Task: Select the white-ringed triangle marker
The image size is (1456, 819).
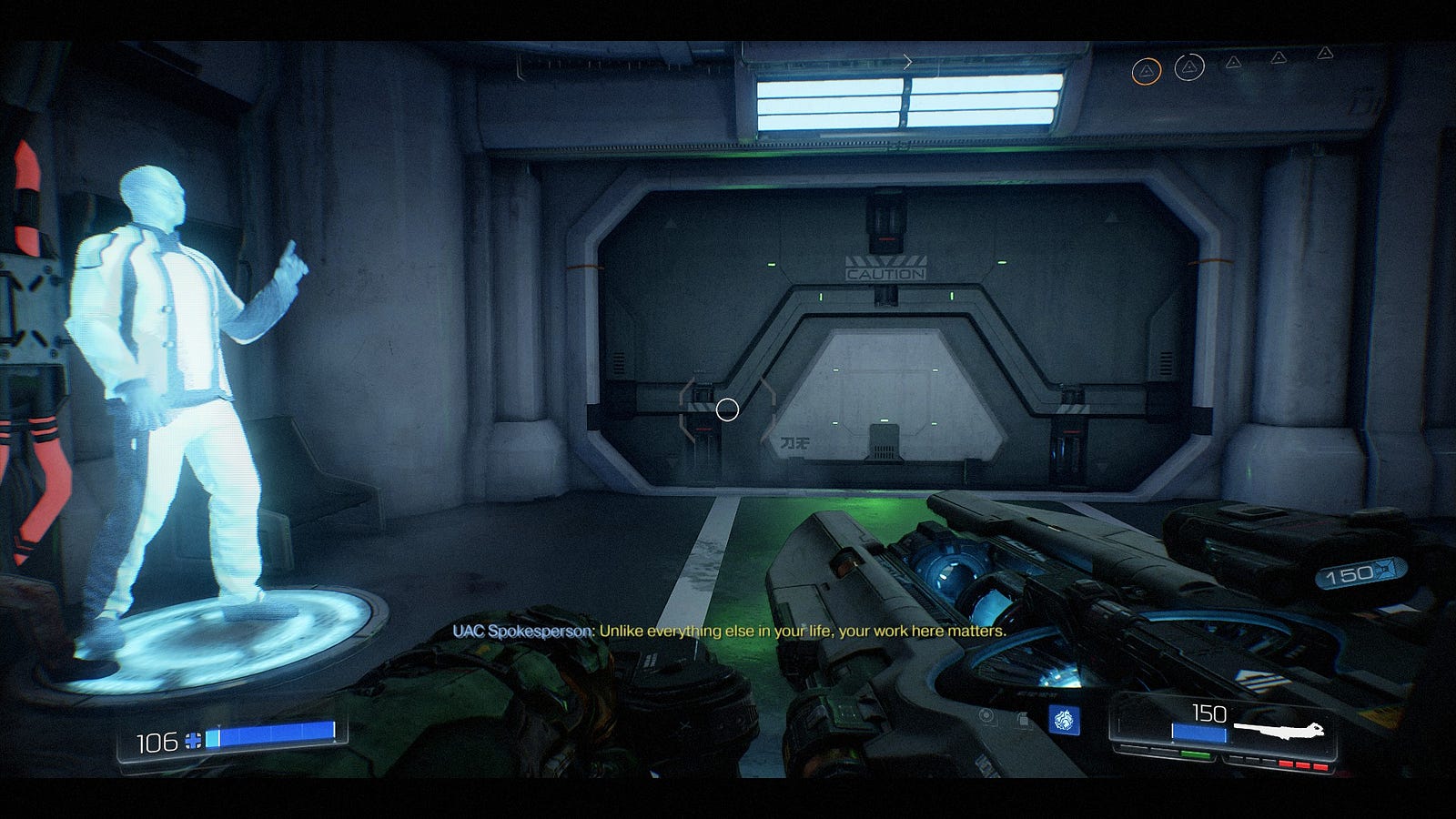Action: pyautogui.click(x=1188, y=66)
